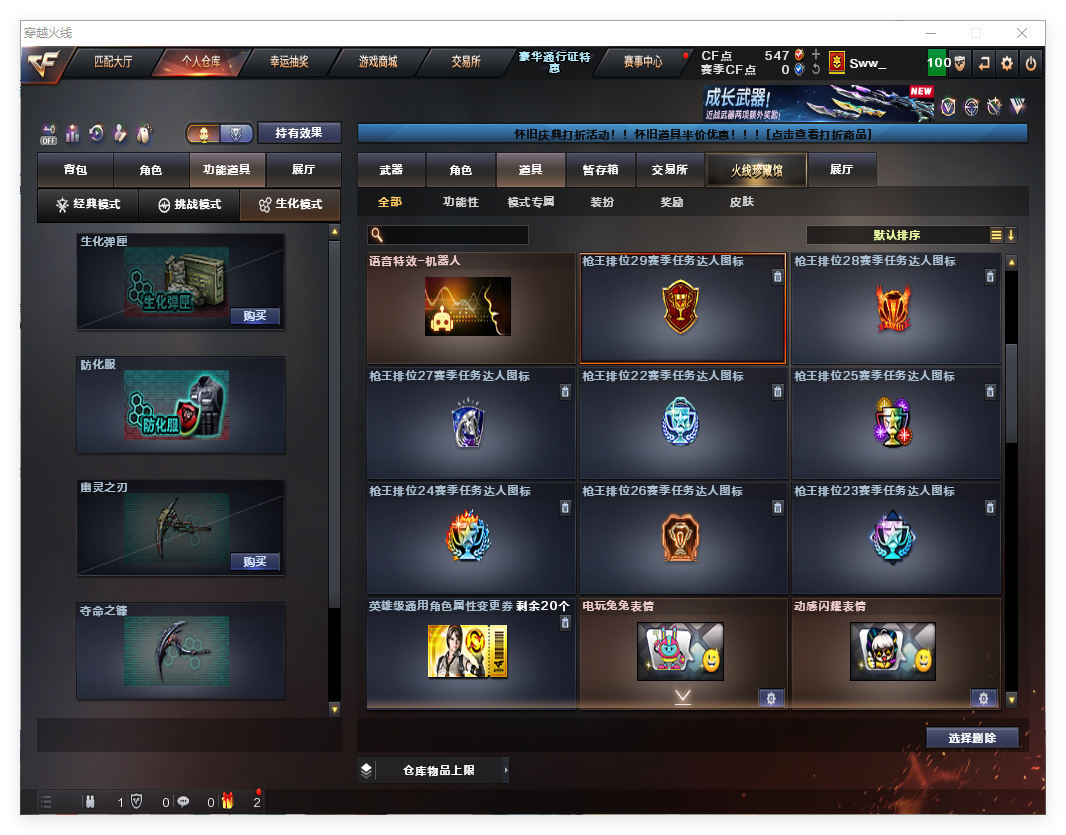
Task: Open the 赛事中心 tournament center
Action: 642,62
